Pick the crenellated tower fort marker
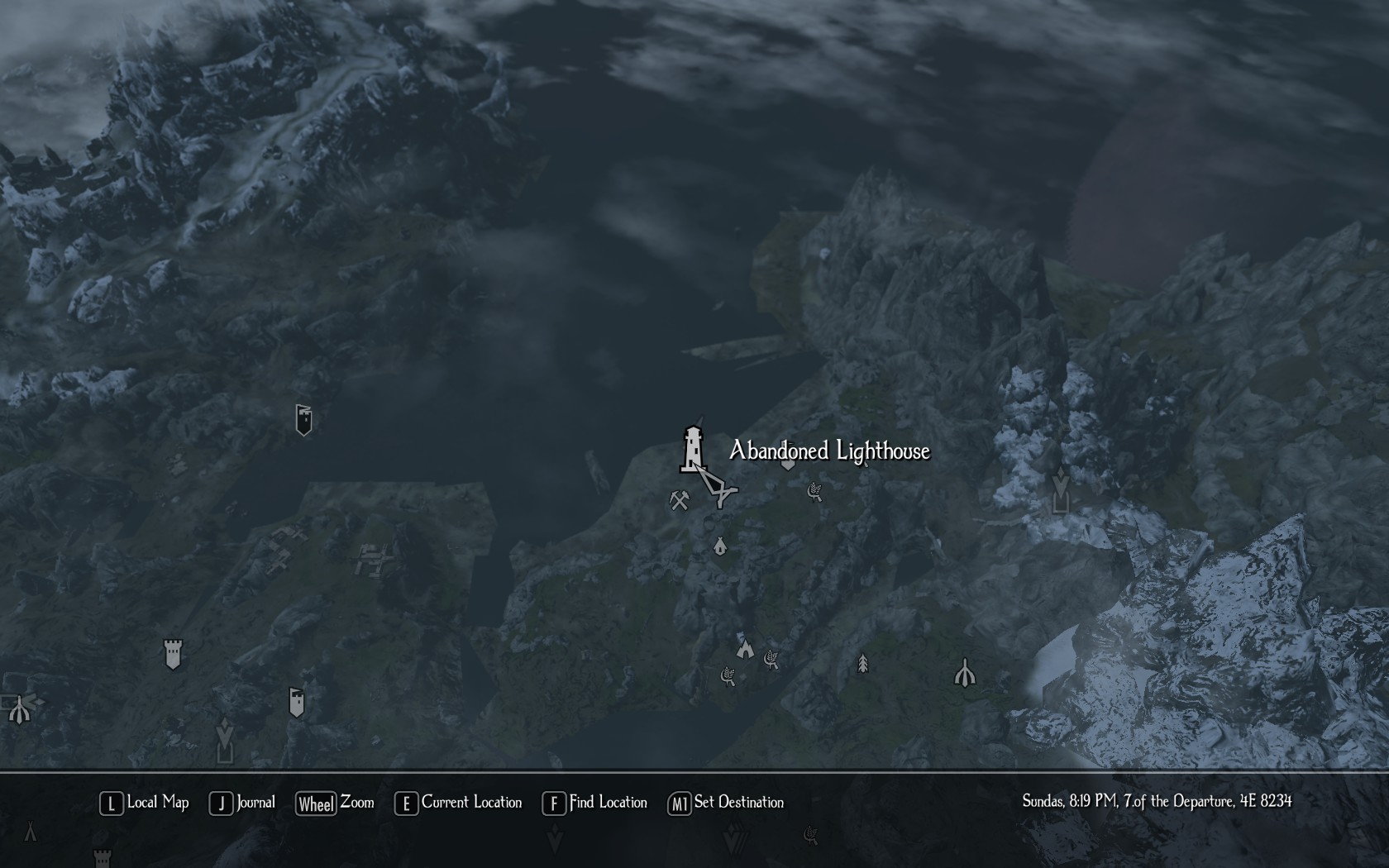1389x868 pixels. (173, 654)
